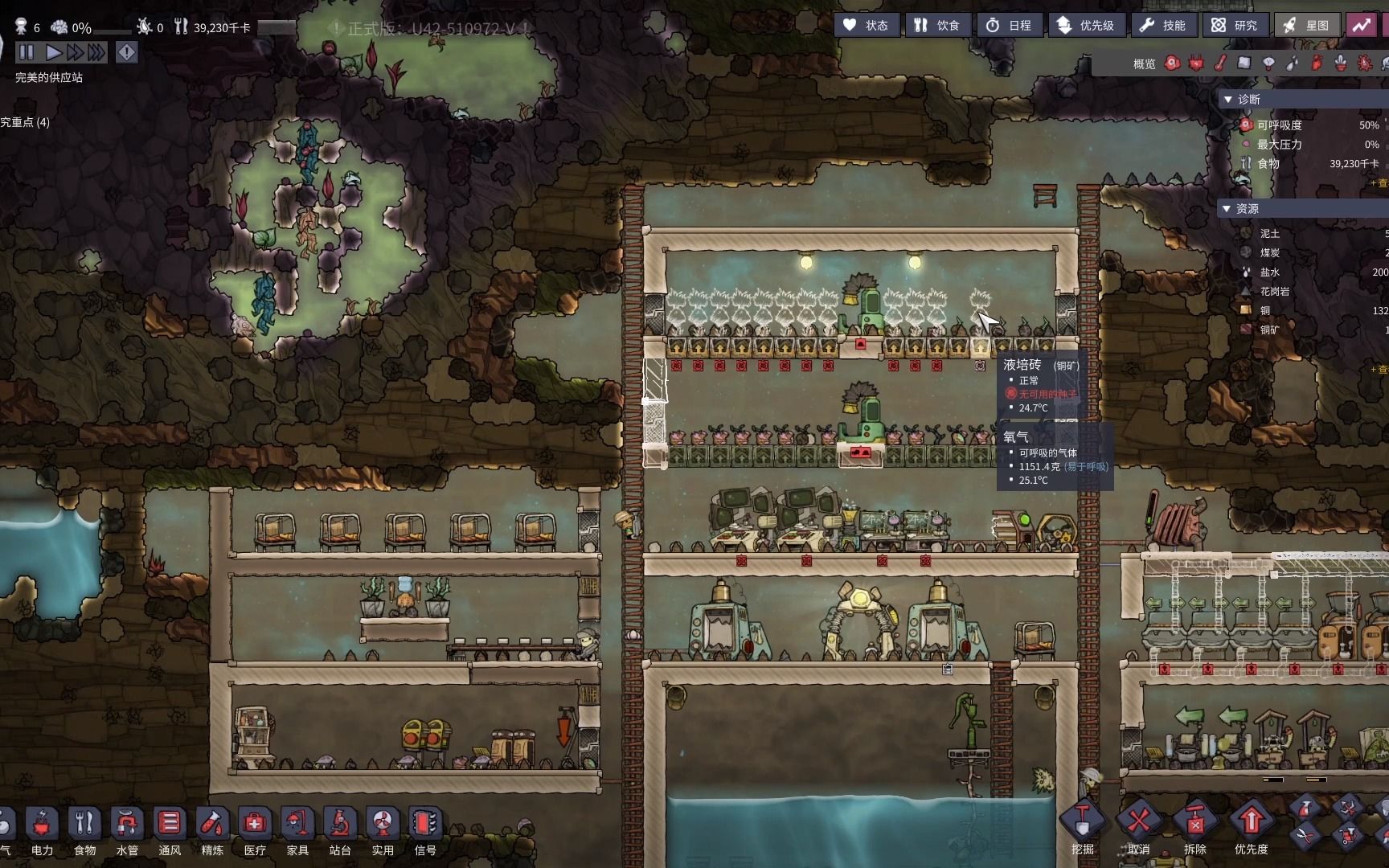Collapse the 资源 resources section
The image size is (1389, 868).
tap(1227, 209)
